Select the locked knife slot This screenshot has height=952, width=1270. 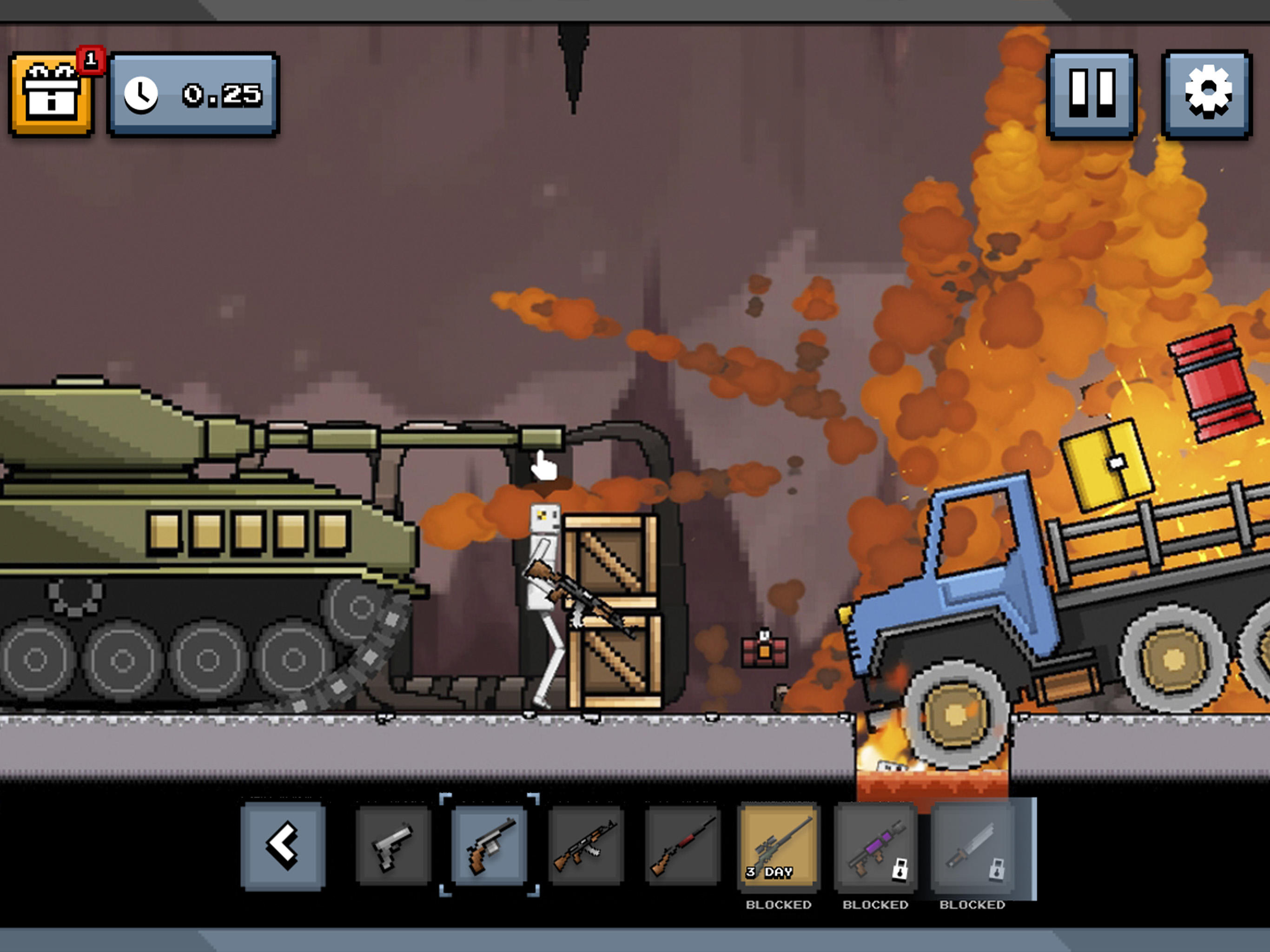[972, 846]
